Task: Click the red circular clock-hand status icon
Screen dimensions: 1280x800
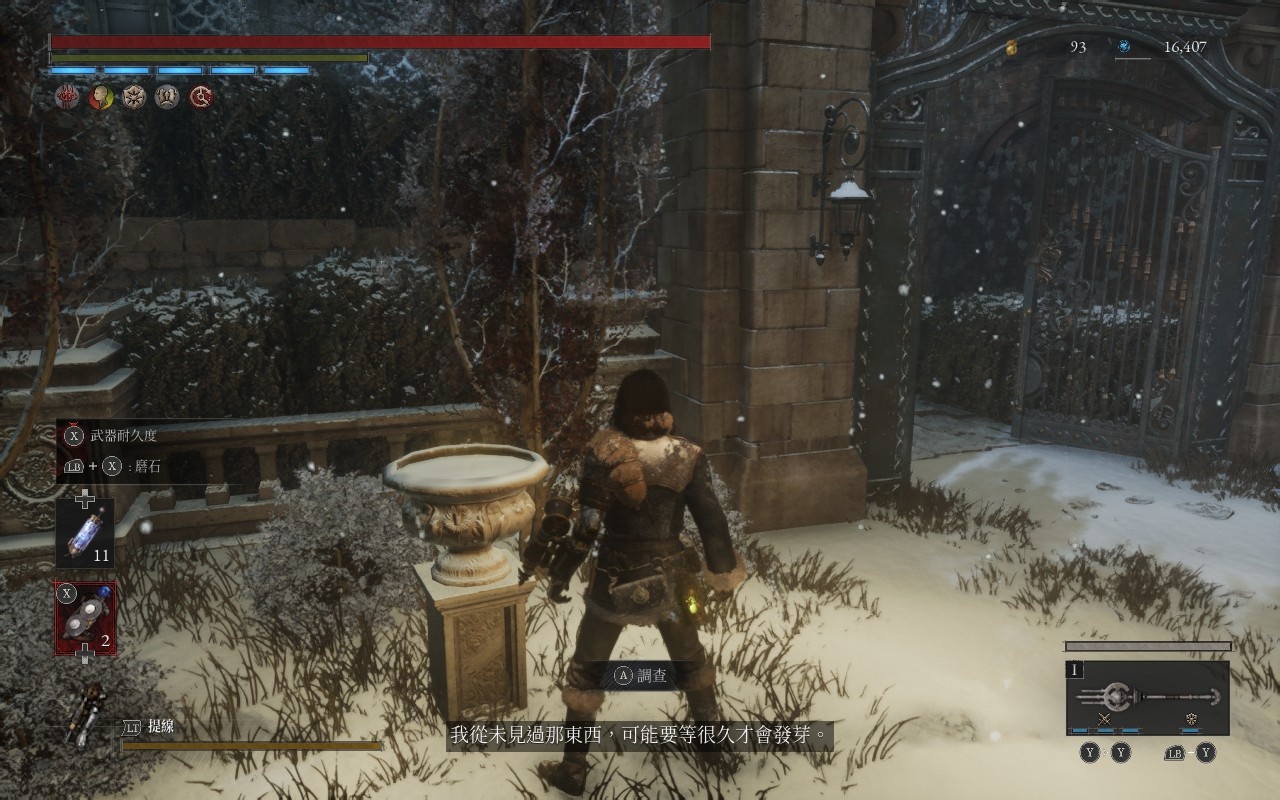Action: click(x=201, y=97)
